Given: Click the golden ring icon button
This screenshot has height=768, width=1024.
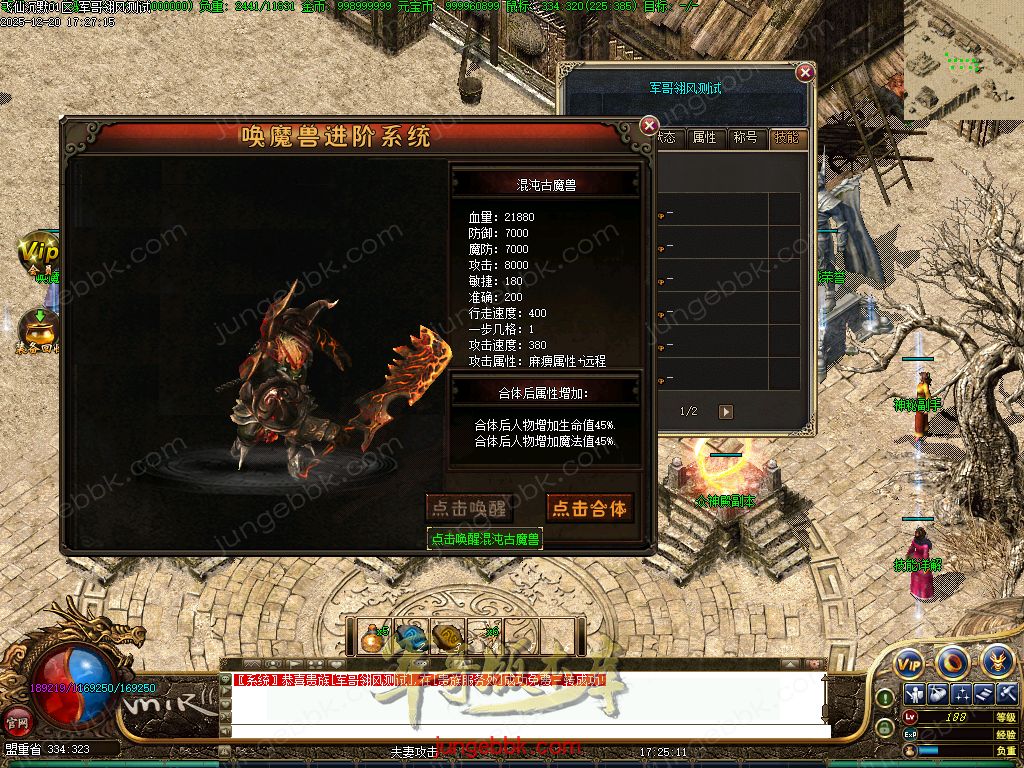Looking at the screenshot, I should (952, 662).
